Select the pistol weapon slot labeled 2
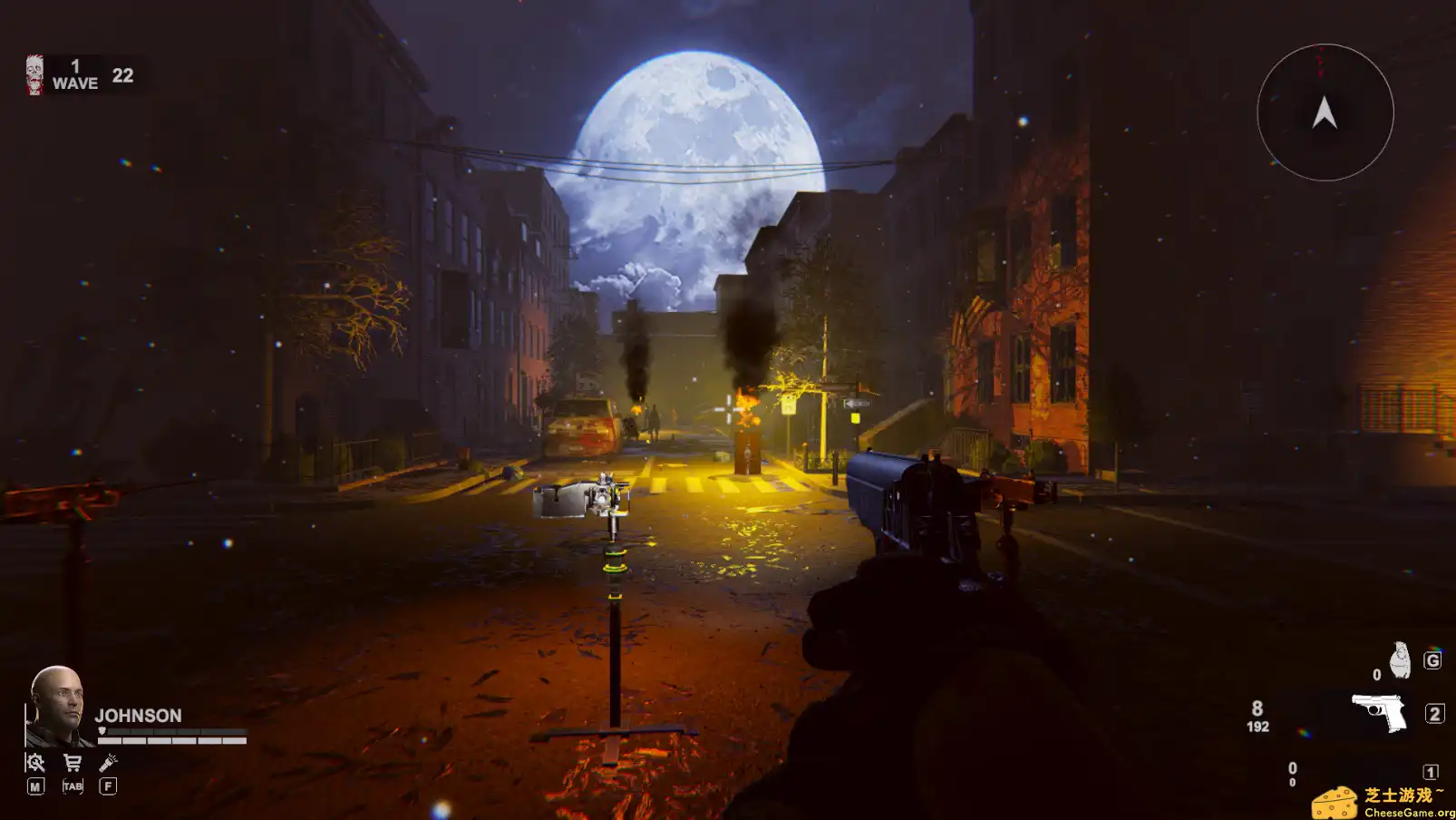This screenshot has width=1456, height=820. 1435,714
